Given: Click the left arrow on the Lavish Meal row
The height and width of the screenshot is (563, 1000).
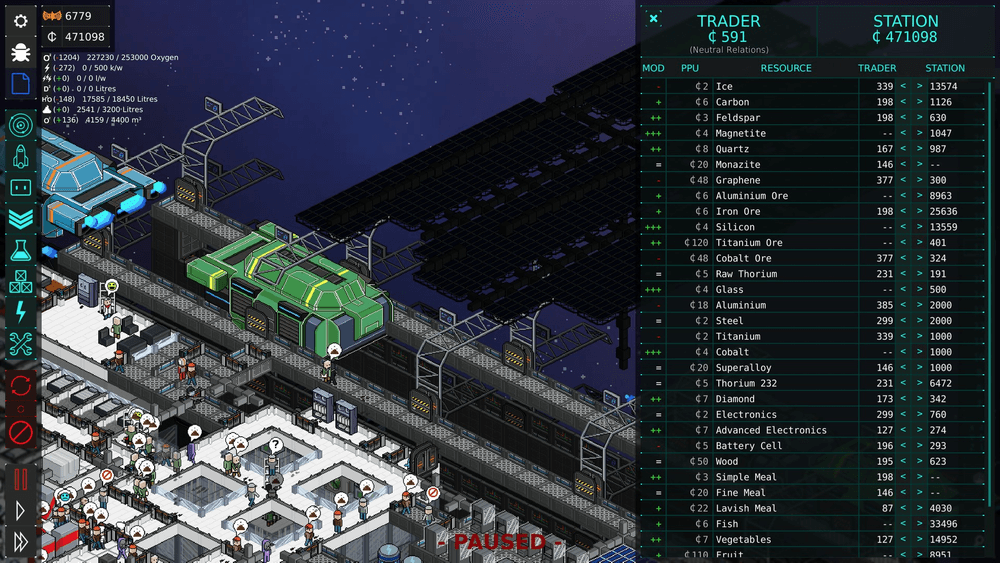Looking at the screenshot, I should 903,509.
